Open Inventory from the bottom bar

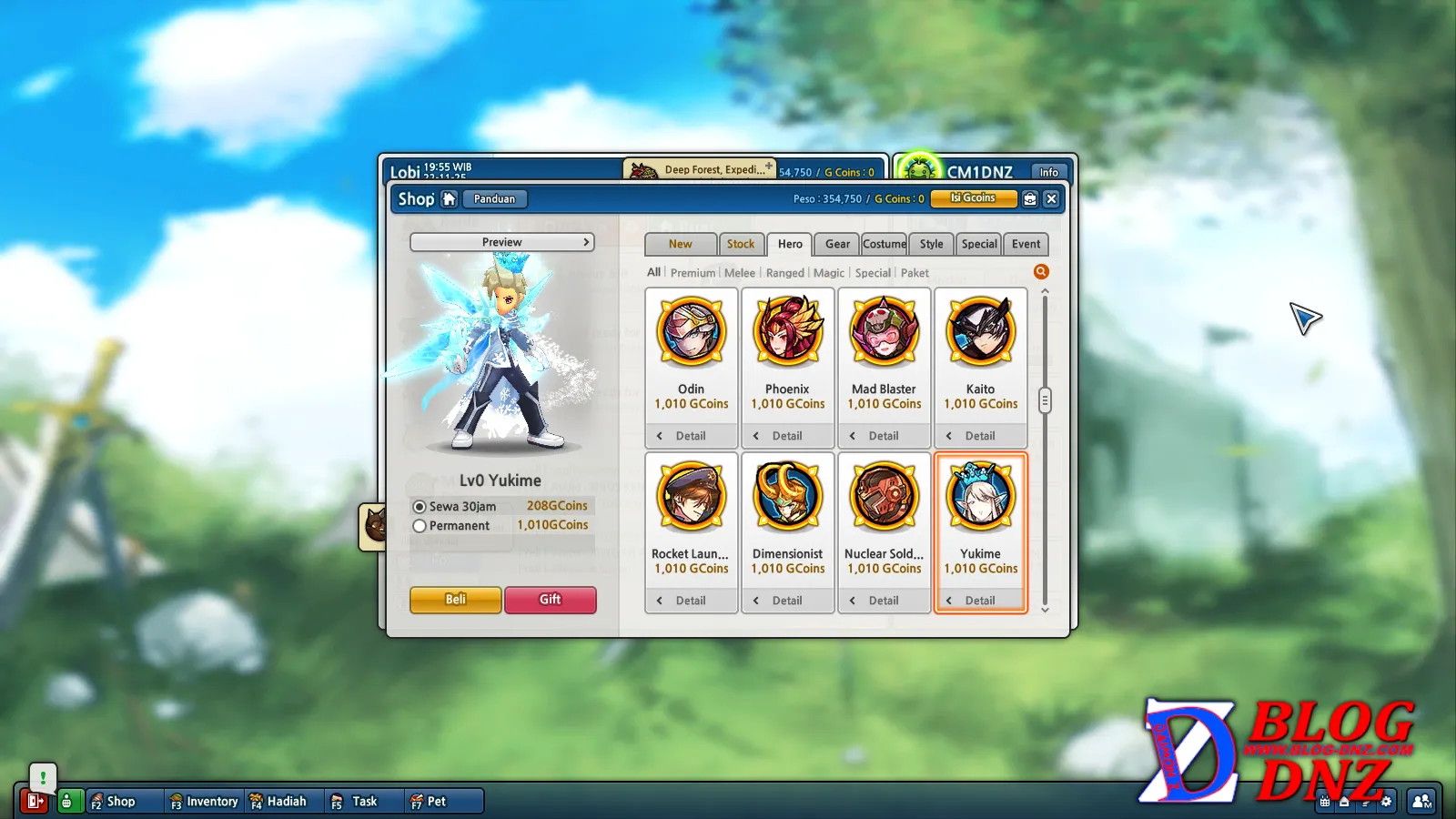pyautogui.click(x=204, y=802)
